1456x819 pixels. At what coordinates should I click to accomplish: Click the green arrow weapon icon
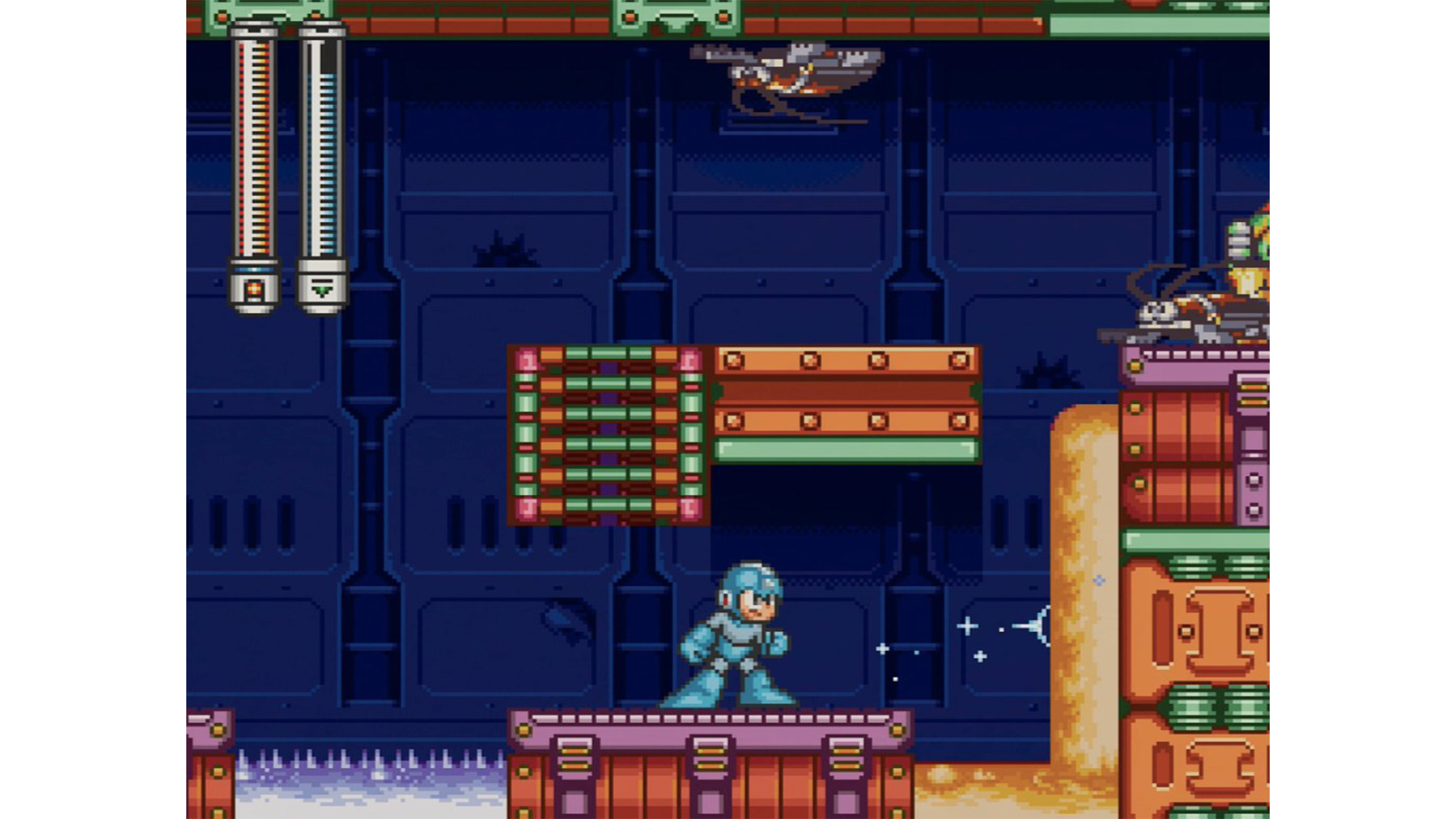tap(322, 290)
